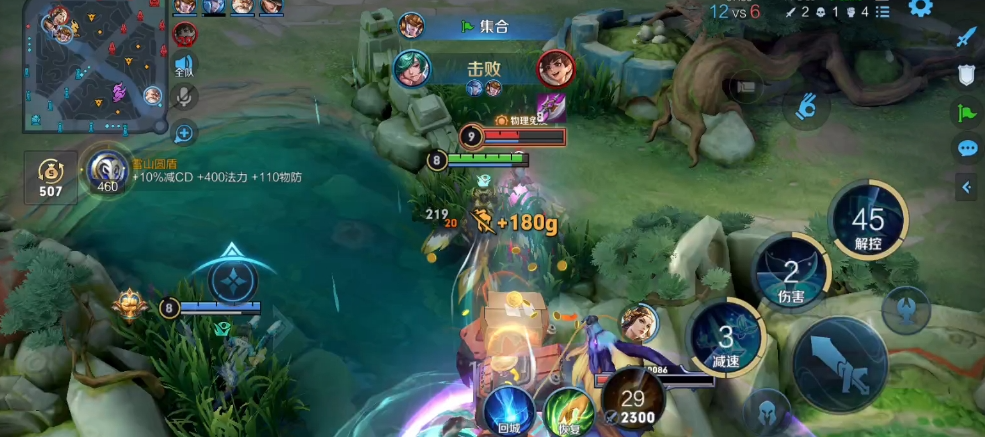Activate the 伤害 skill button
985x437 pixels.
tap(791, 273)
